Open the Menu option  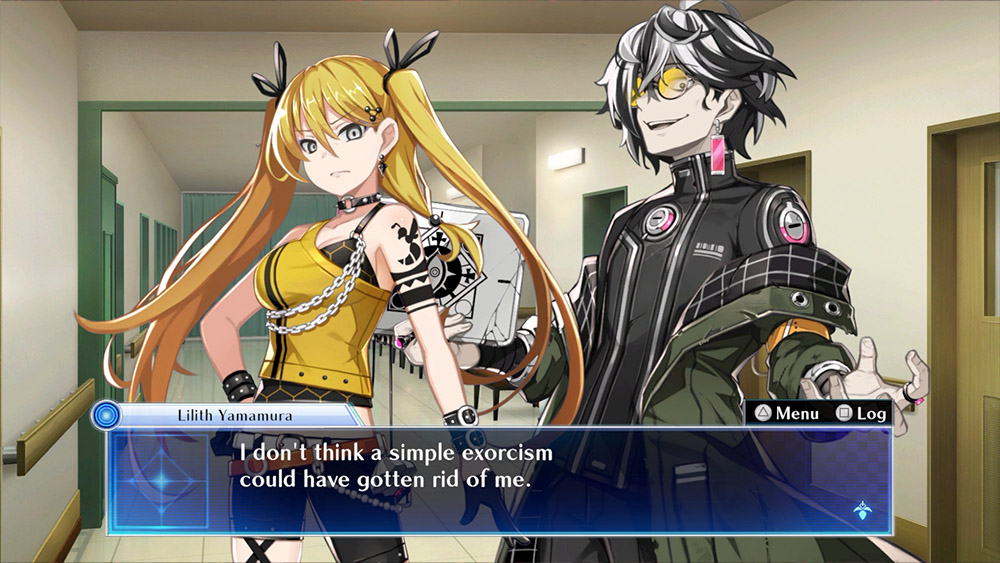787,413
